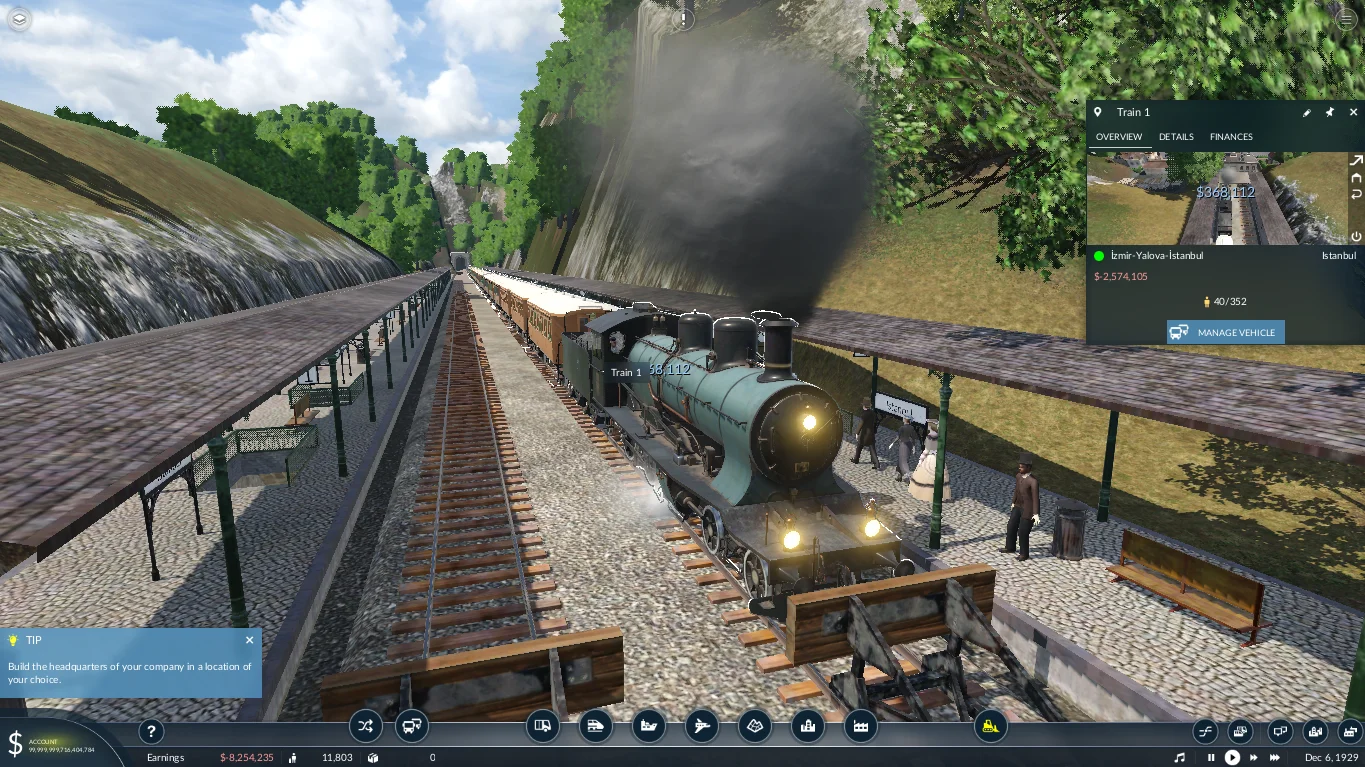Switch to the Details tab

point(1176,137)
